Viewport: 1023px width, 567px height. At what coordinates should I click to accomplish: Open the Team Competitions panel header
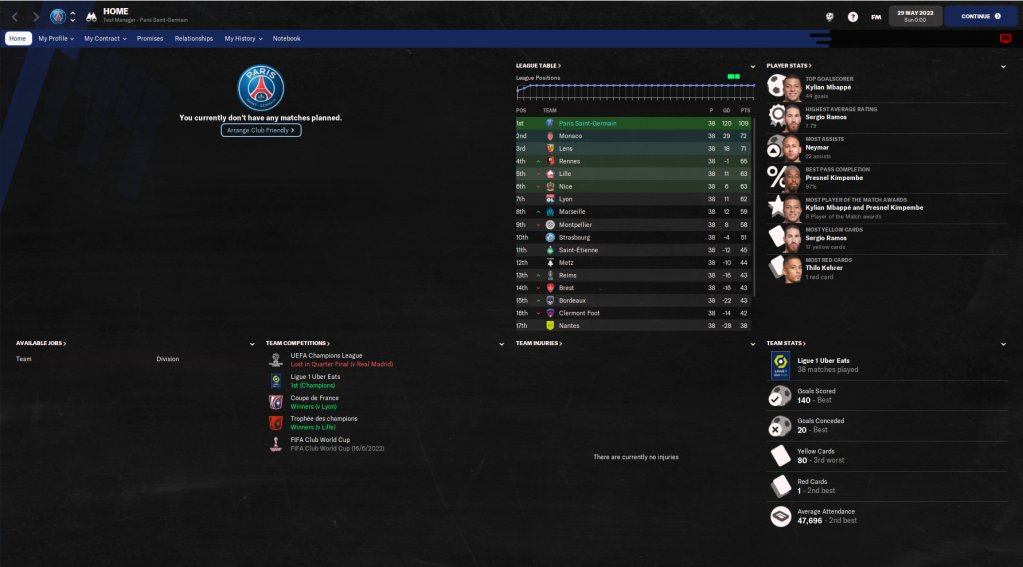coord(297,343)
